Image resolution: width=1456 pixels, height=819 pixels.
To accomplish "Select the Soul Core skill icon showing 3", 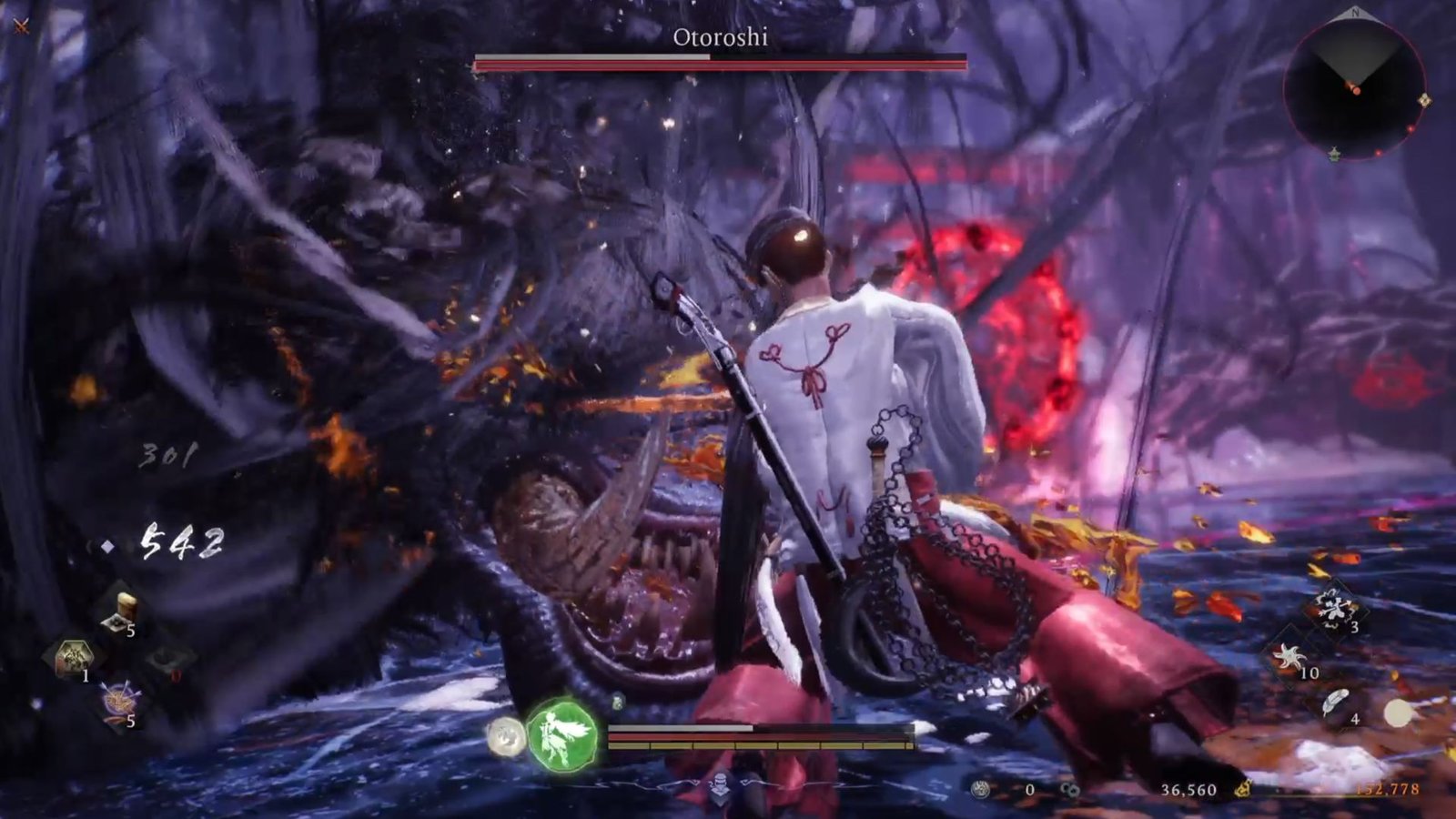I will pos(1335,604).
